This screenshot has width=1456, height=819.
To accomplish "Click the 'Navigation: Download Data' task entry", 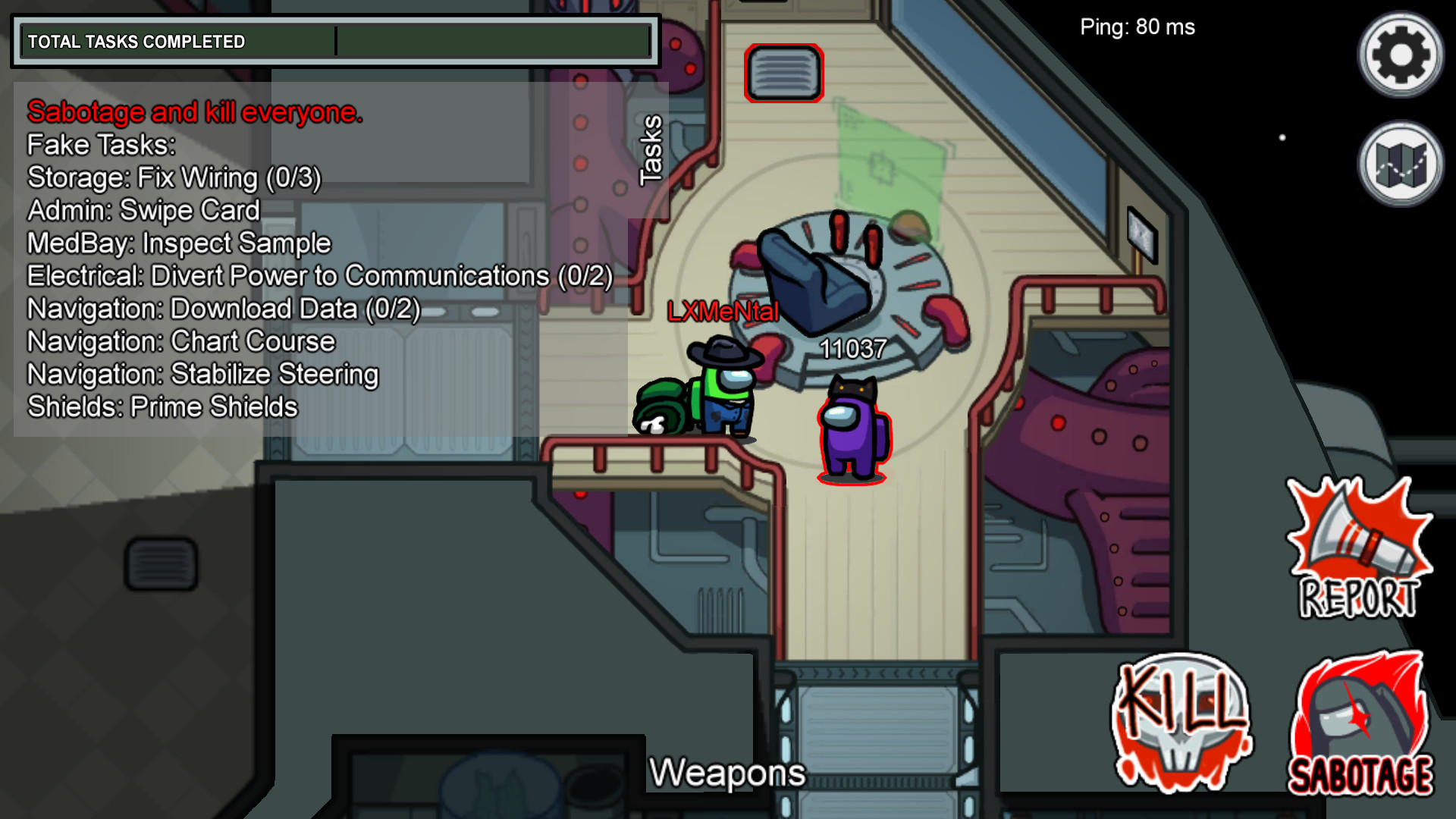I will tap(221, 309).
